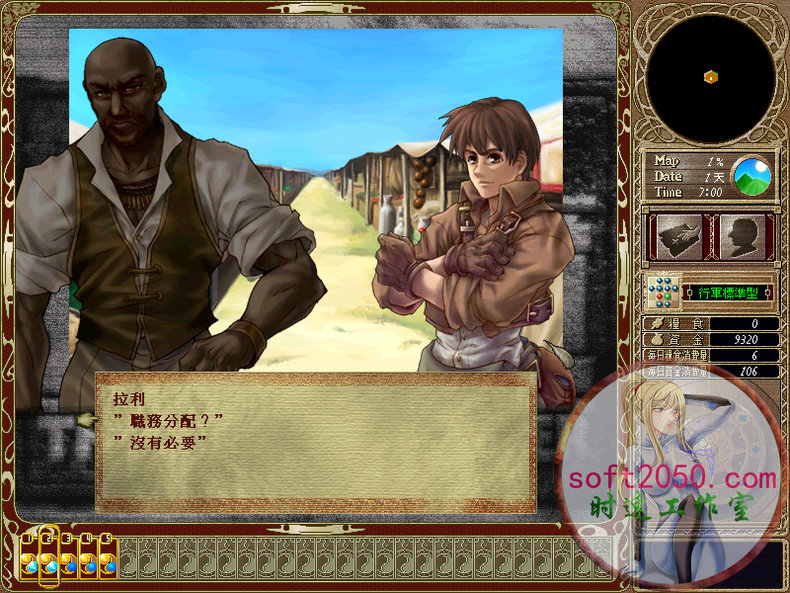The height and width of the screenshot is (593, 790).
Task: Click the circular minimap
Action: (x=709, y=78)
